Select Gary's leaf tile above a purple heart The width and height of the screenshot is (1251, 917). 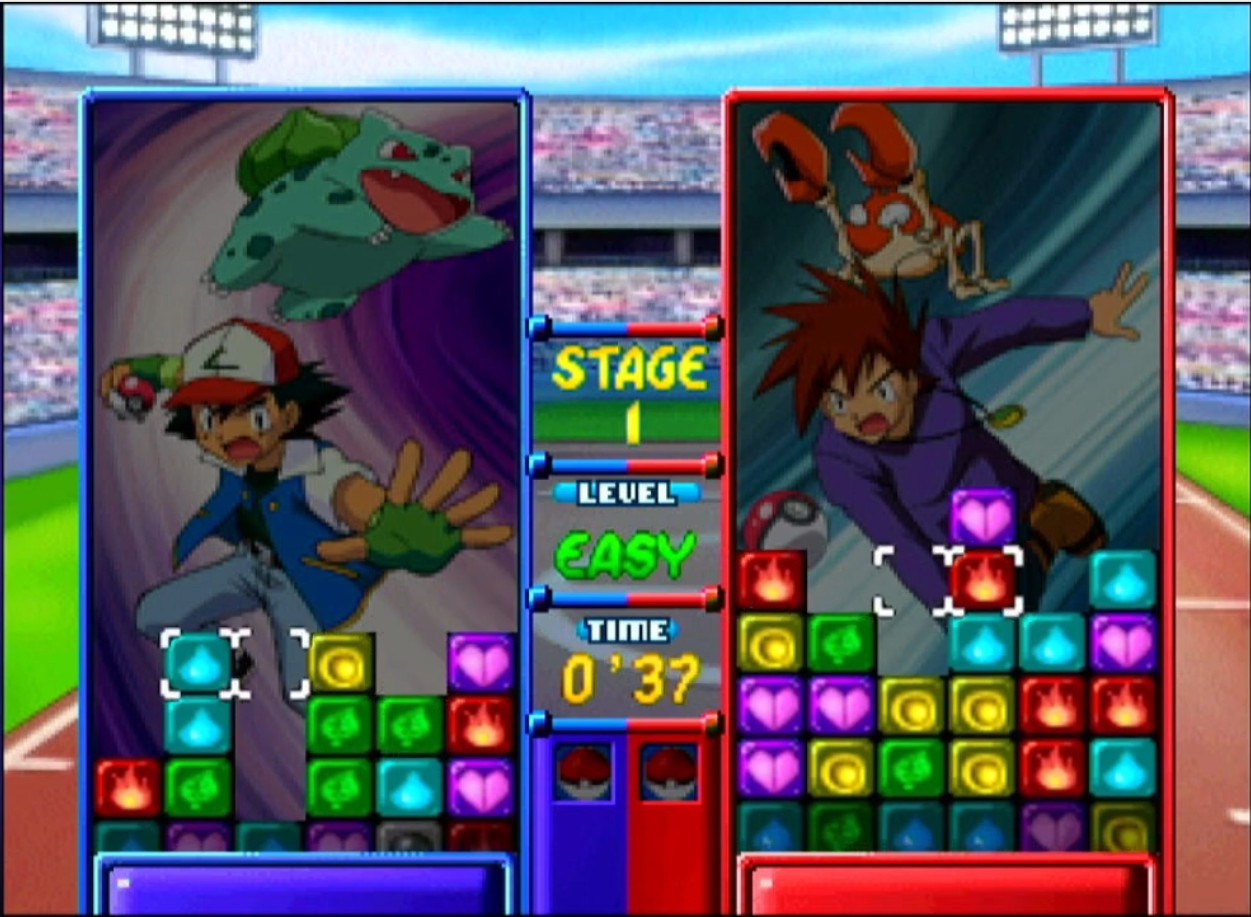[842, 642]
